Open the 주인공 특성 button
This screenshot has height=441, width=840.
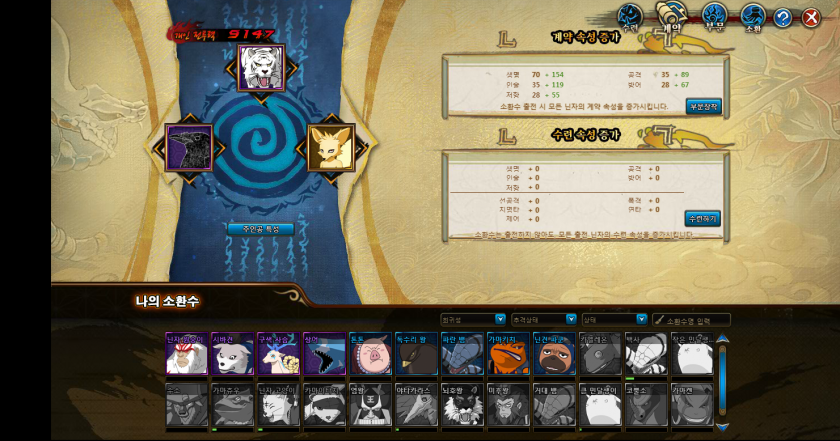tap(260, 229)
